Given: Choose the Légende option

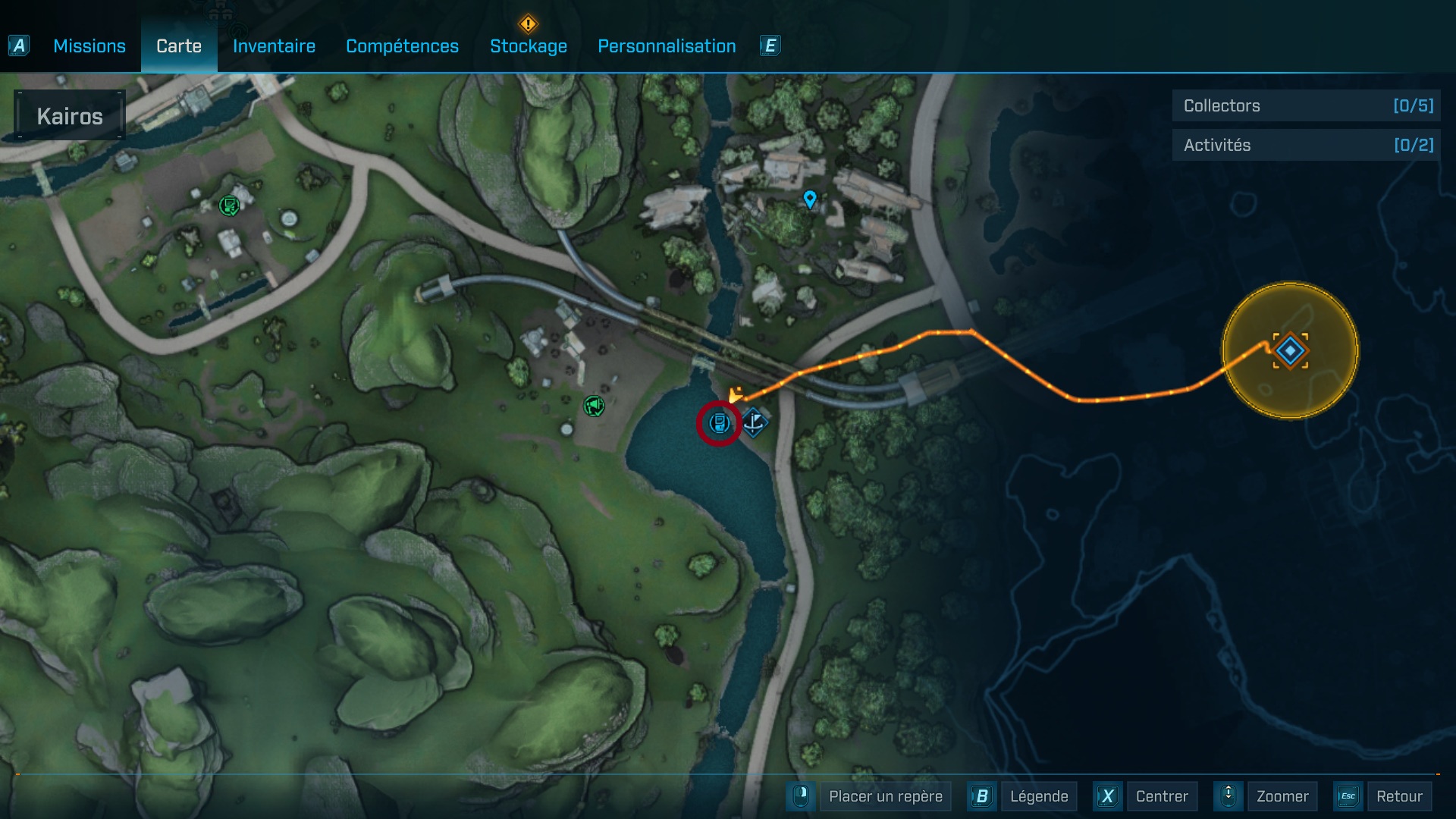Looking at the screenshot, I should (x=1038, y=796).
